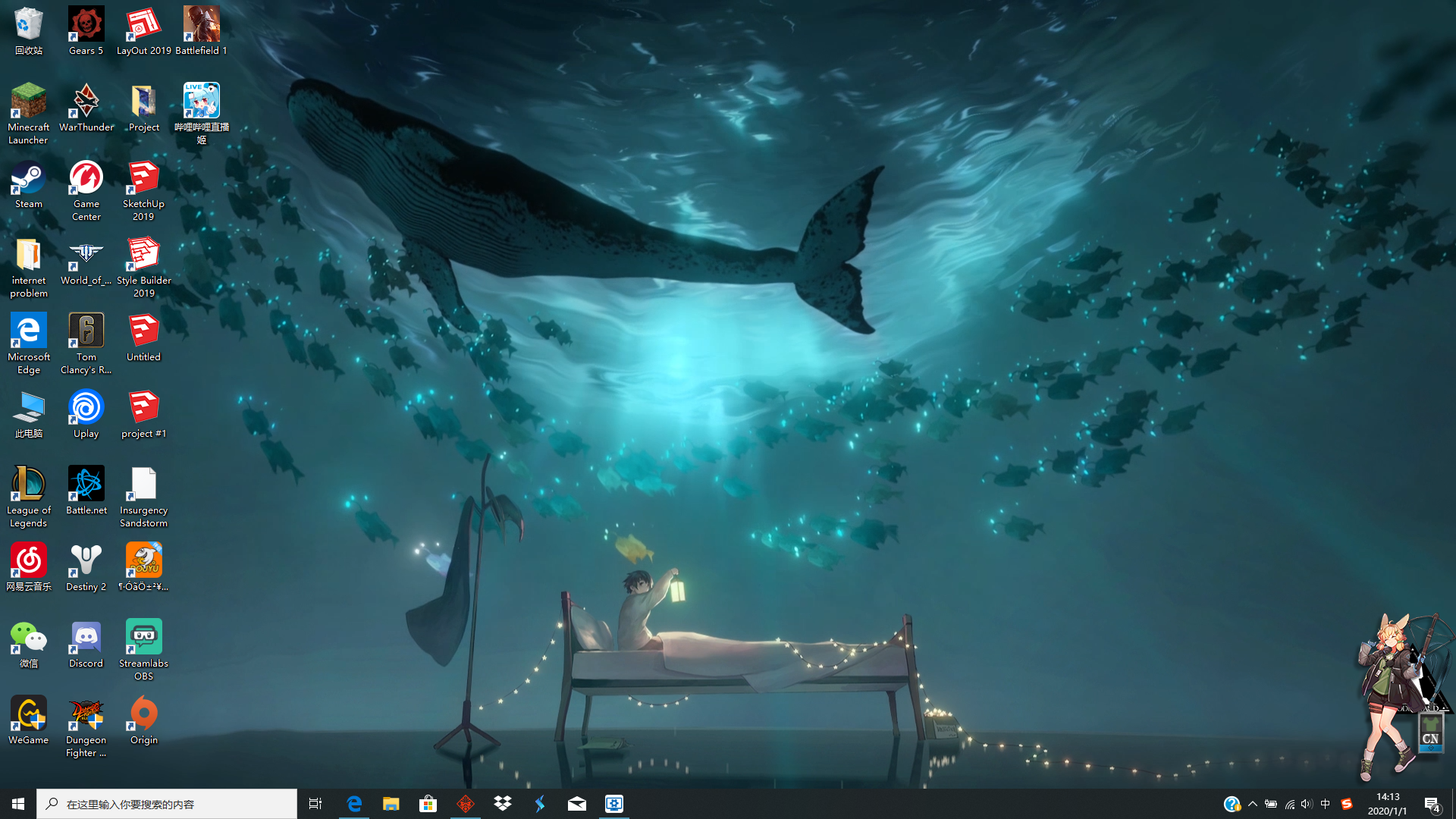Launch the OMEN gaming hub from the taskbar
1456x819 pixels.
[466, 803]
